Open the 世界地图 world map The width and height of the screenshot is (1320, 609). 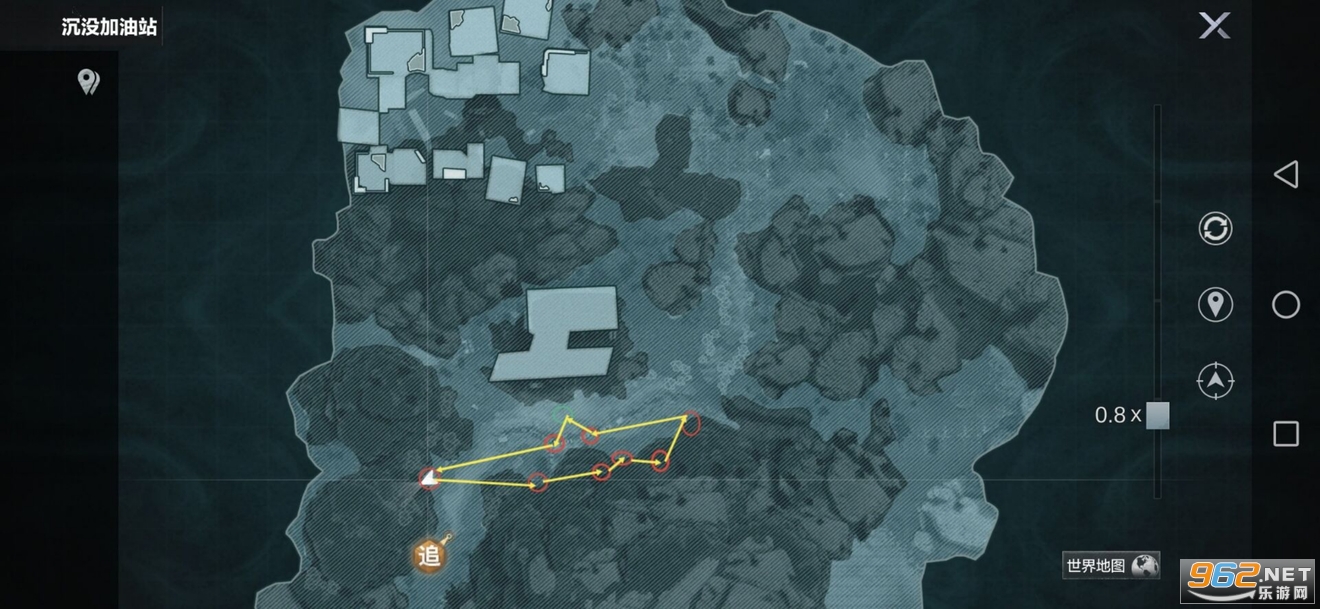pyautogui.click(x=1111, y=565)
